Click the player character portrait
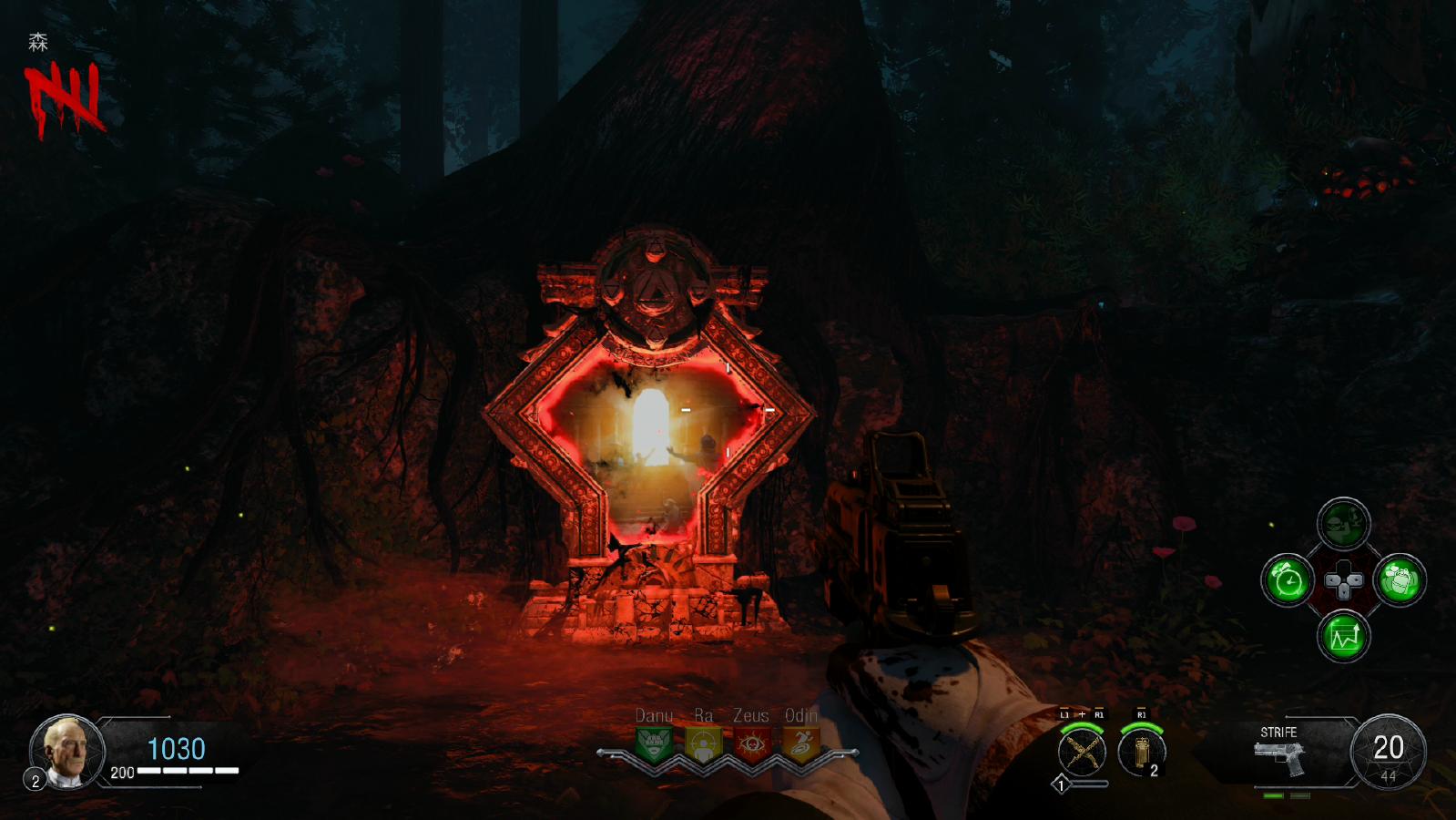The image size is (1456, 820). click(x=67, y=751)
